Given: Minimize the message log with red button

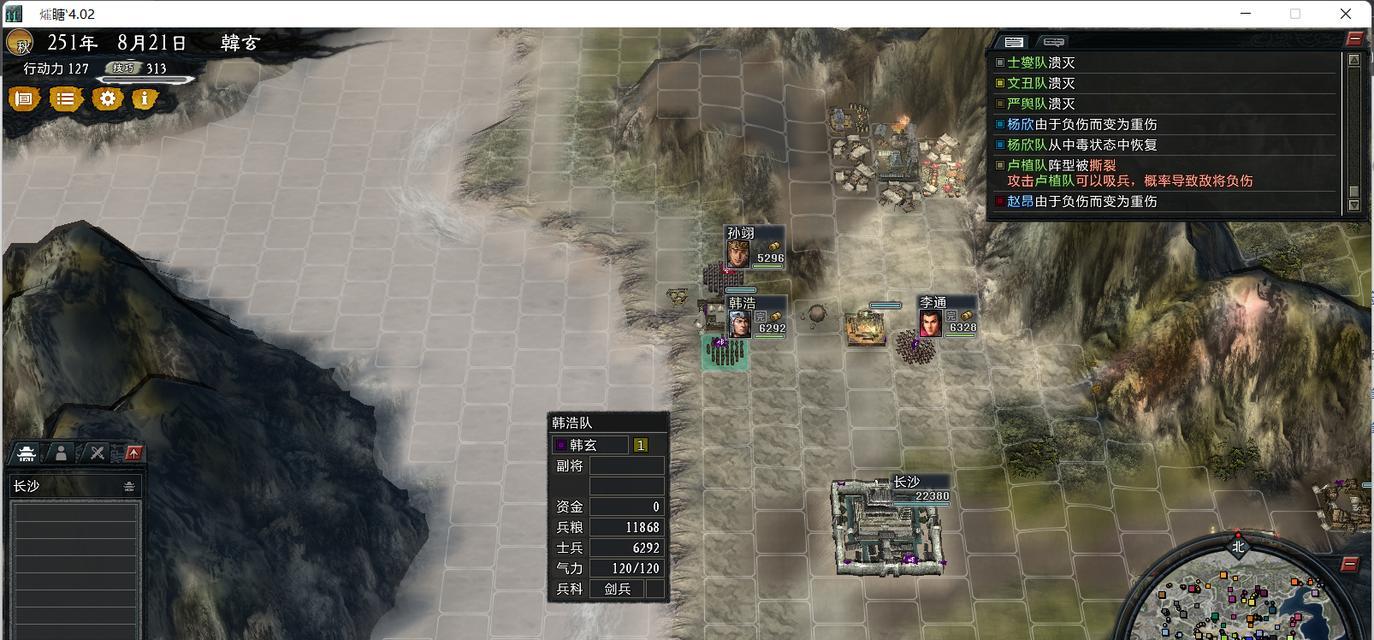Looking at the screenshot, I should coord(1354,38).
